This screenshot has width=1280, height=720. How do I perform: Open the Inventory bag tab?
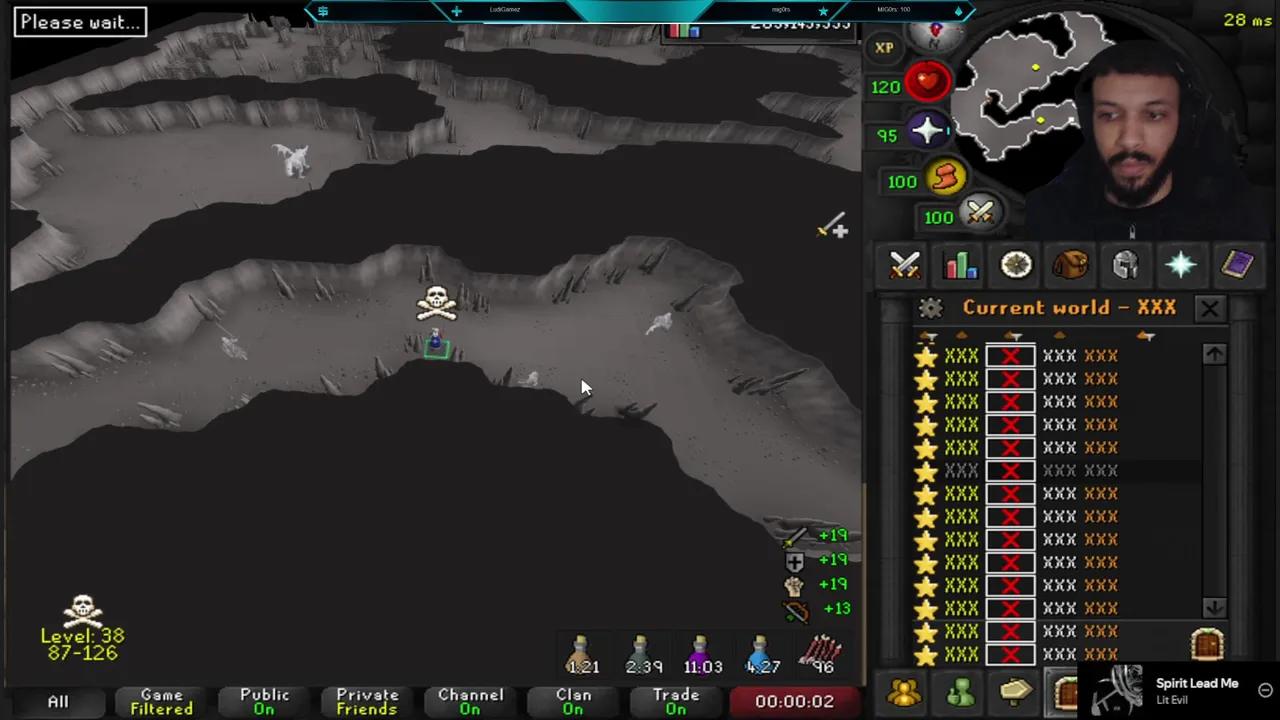tap(1069, 264)
